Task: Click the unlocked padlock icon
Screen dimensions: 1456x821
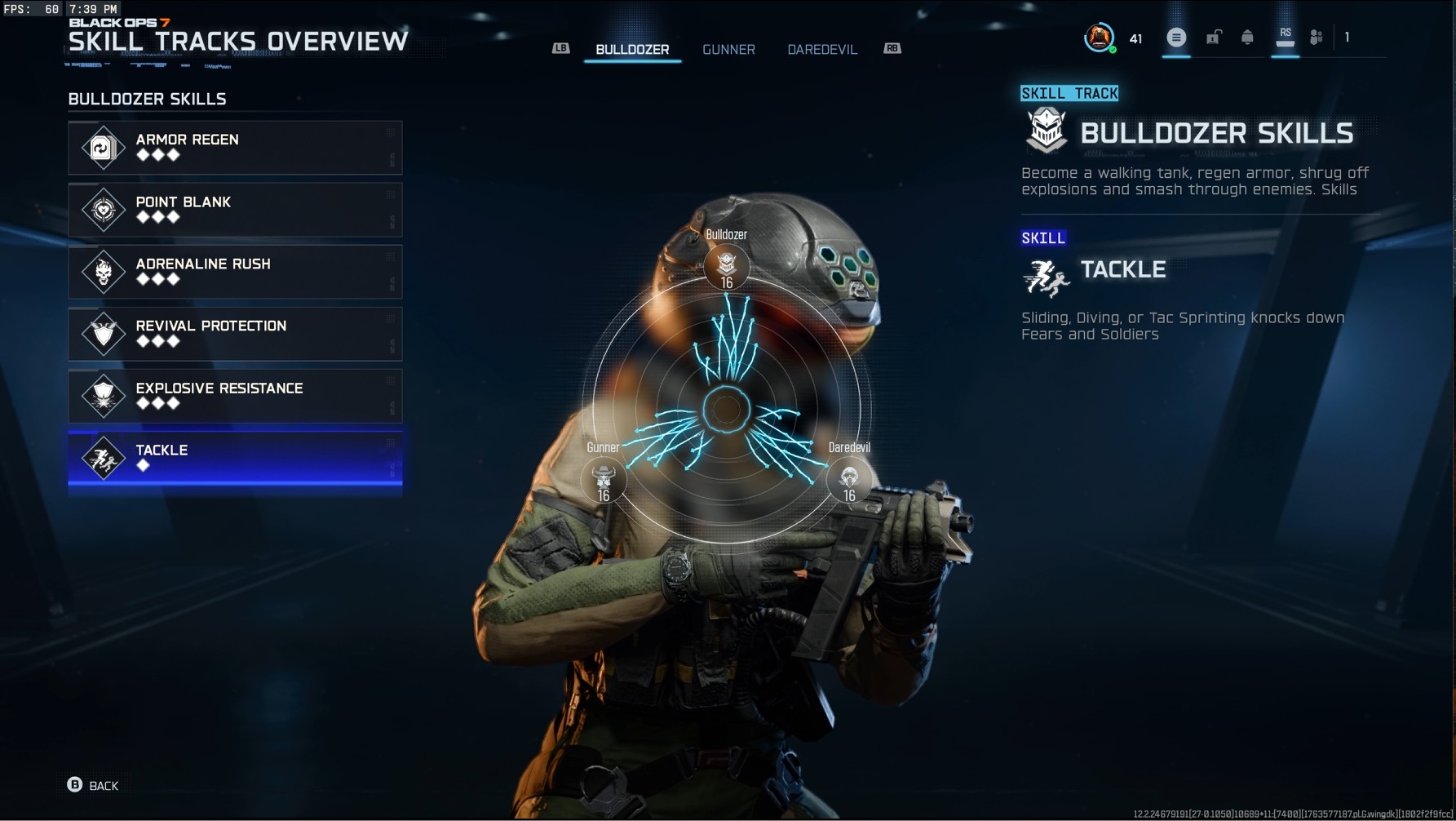Action: pyautogui.click(x=1213, y=37)
